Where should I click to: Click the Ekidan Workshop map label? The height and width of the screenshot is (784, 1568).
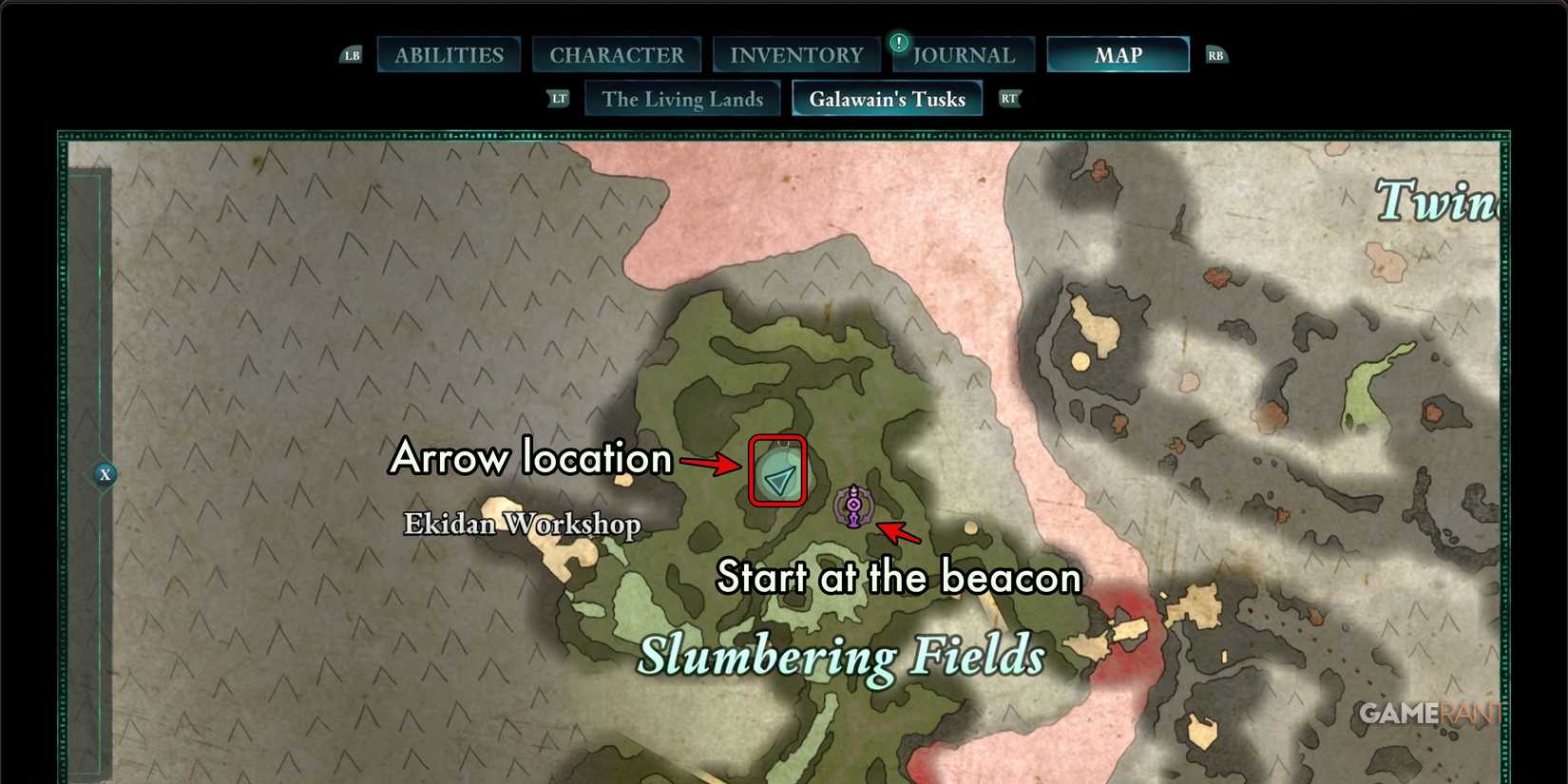522,524
